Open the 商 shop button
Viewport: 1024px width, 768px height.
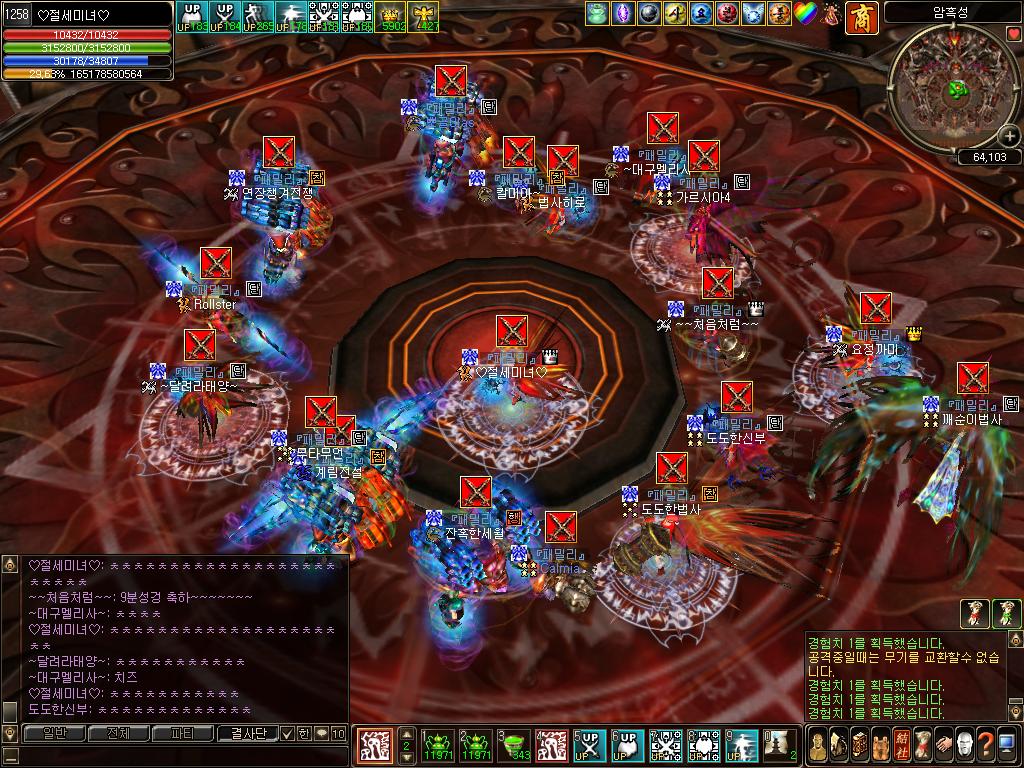coord(862,16)
